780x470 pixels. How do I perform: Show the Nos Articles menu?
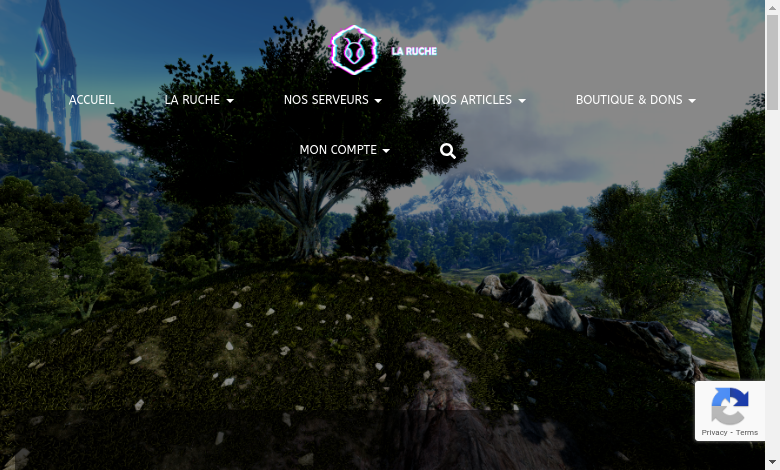tap(478, 100)
